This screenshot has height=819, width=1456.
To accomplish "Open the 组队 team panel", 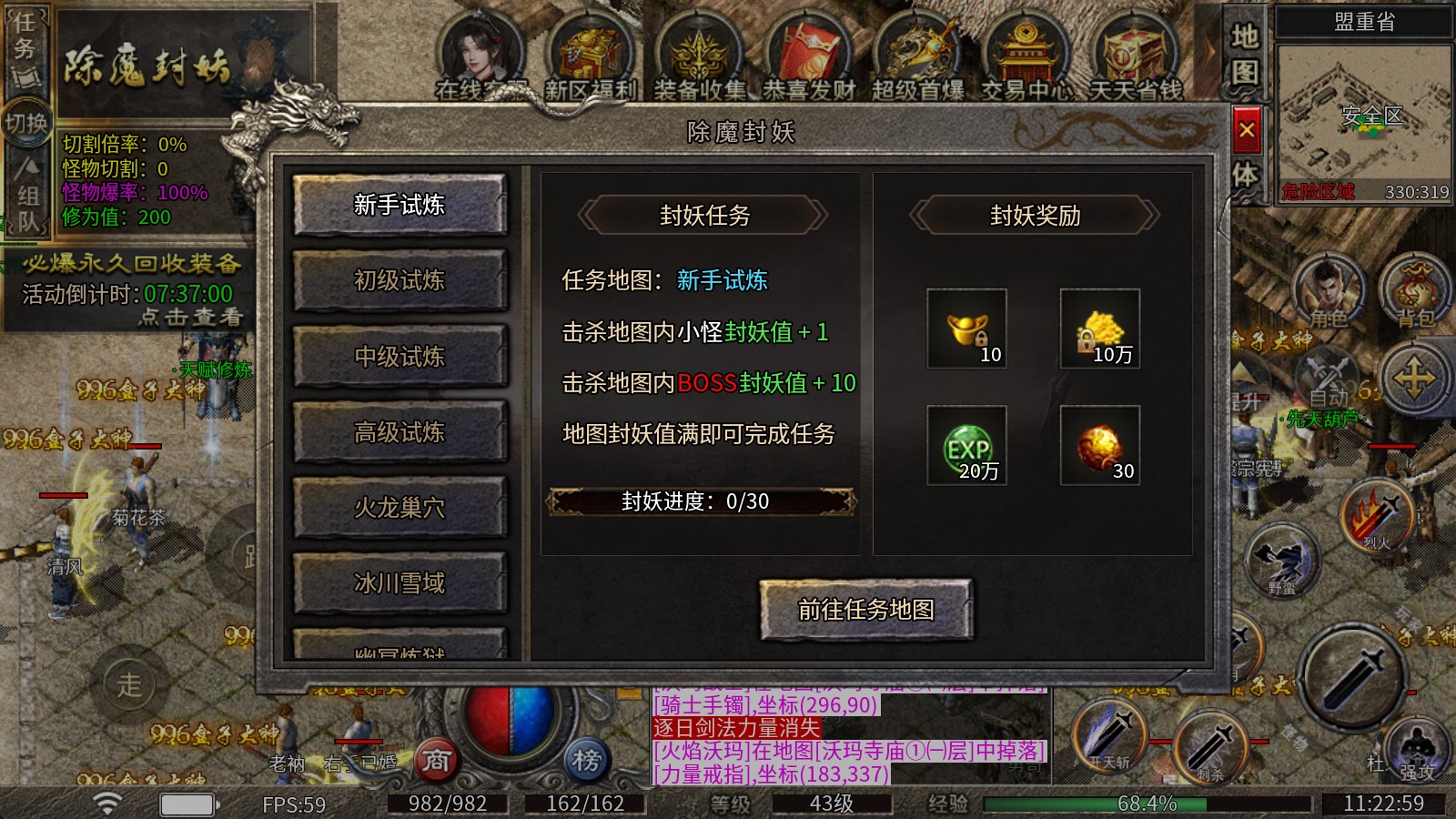I will [x=27, y=196].
